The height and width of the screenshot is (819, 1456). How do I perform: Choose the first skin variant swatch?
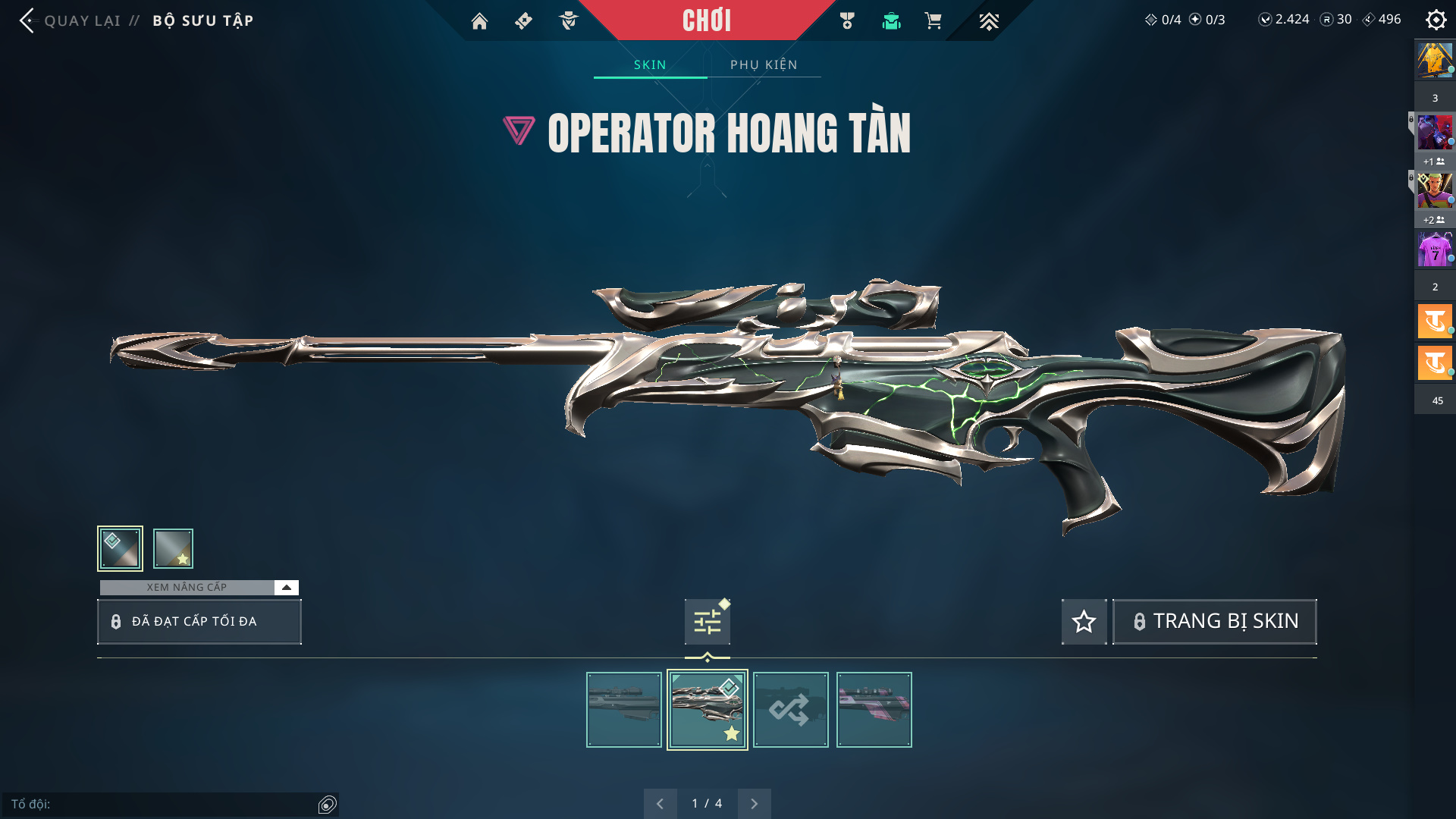[x=120, y=548]
